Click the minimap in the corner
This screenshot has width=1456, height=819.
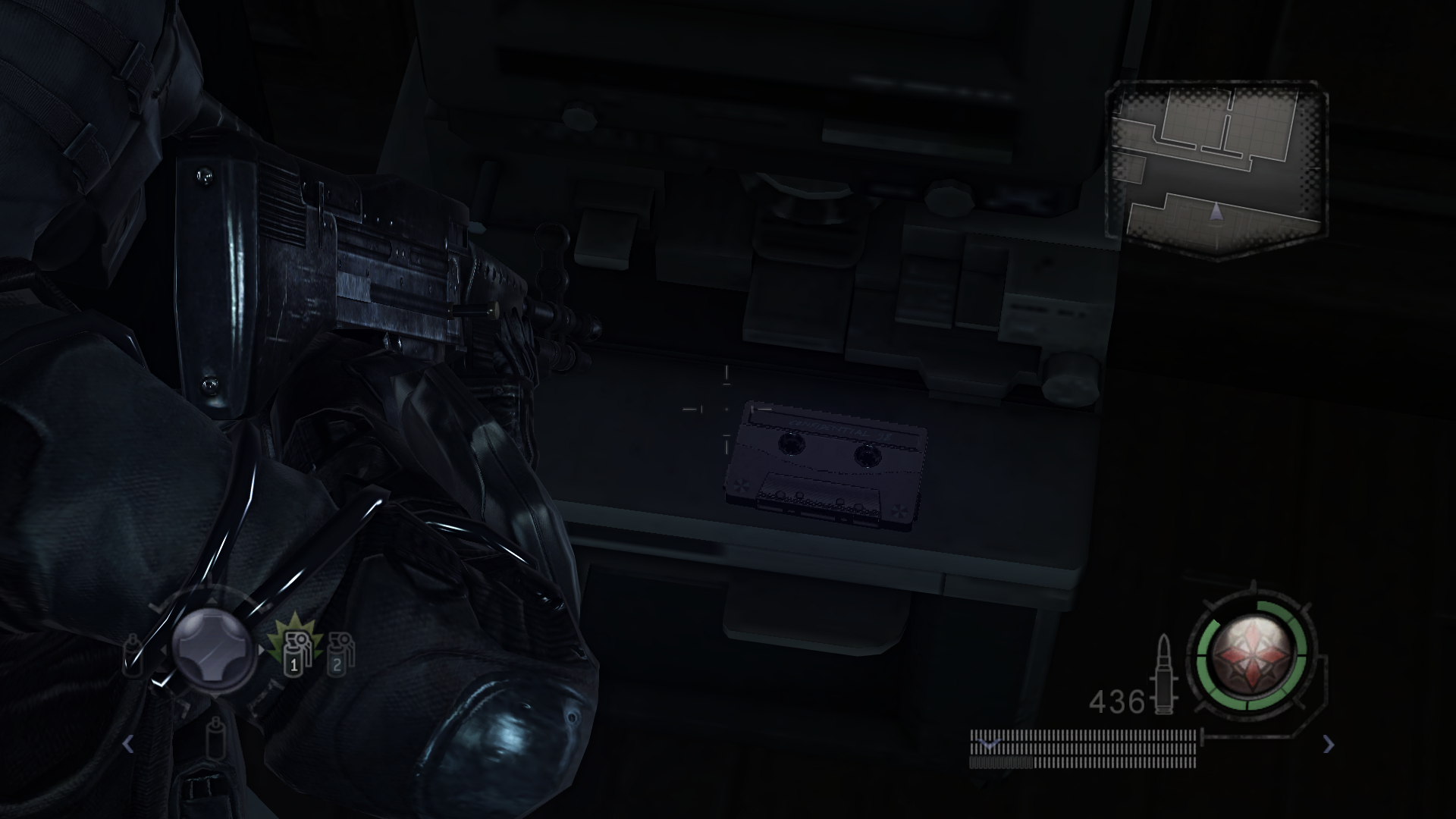[1217, 172]
